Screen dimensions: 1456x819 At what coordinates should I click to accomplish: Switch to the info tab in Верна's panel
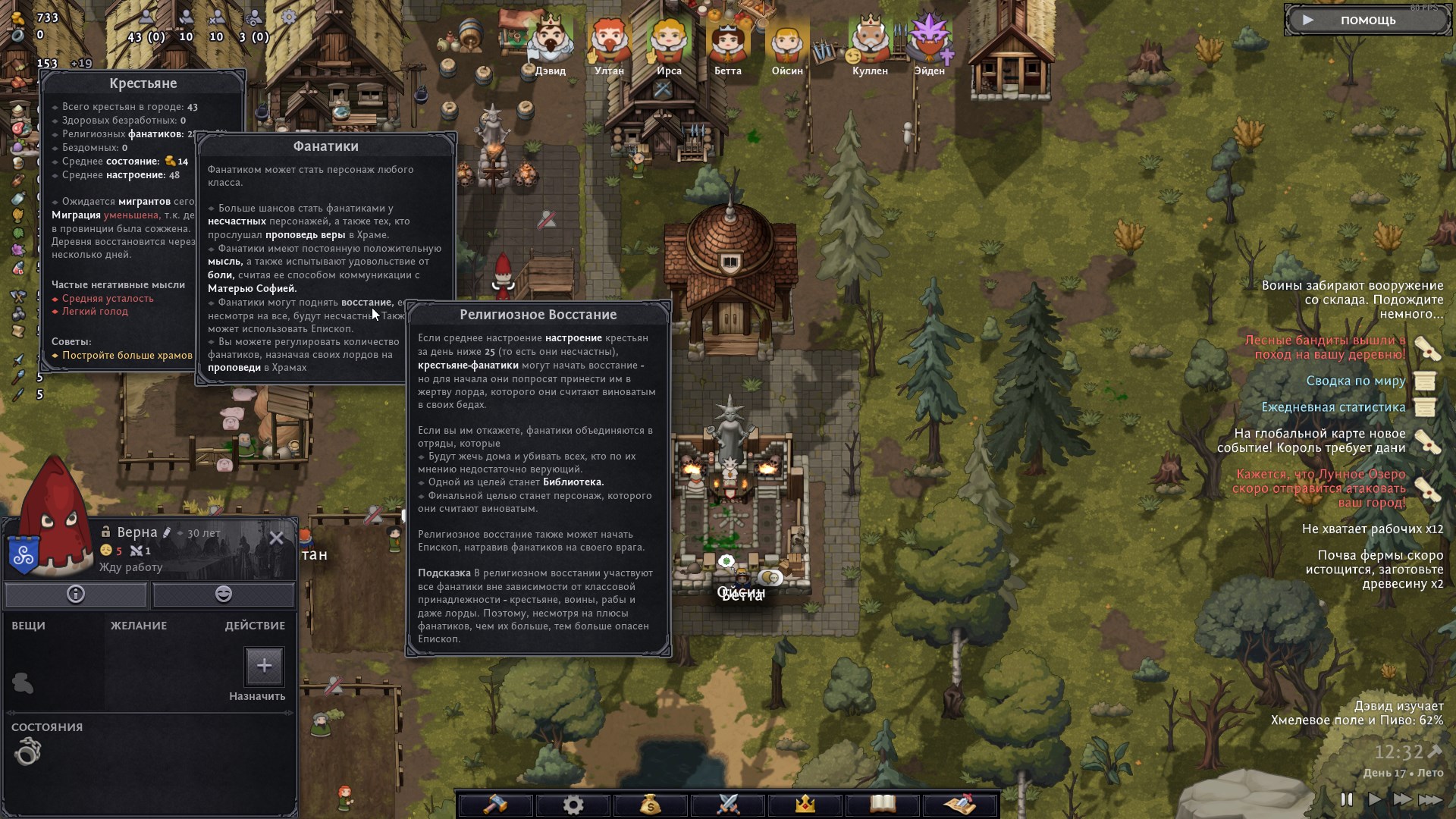(x=76, y=594)
